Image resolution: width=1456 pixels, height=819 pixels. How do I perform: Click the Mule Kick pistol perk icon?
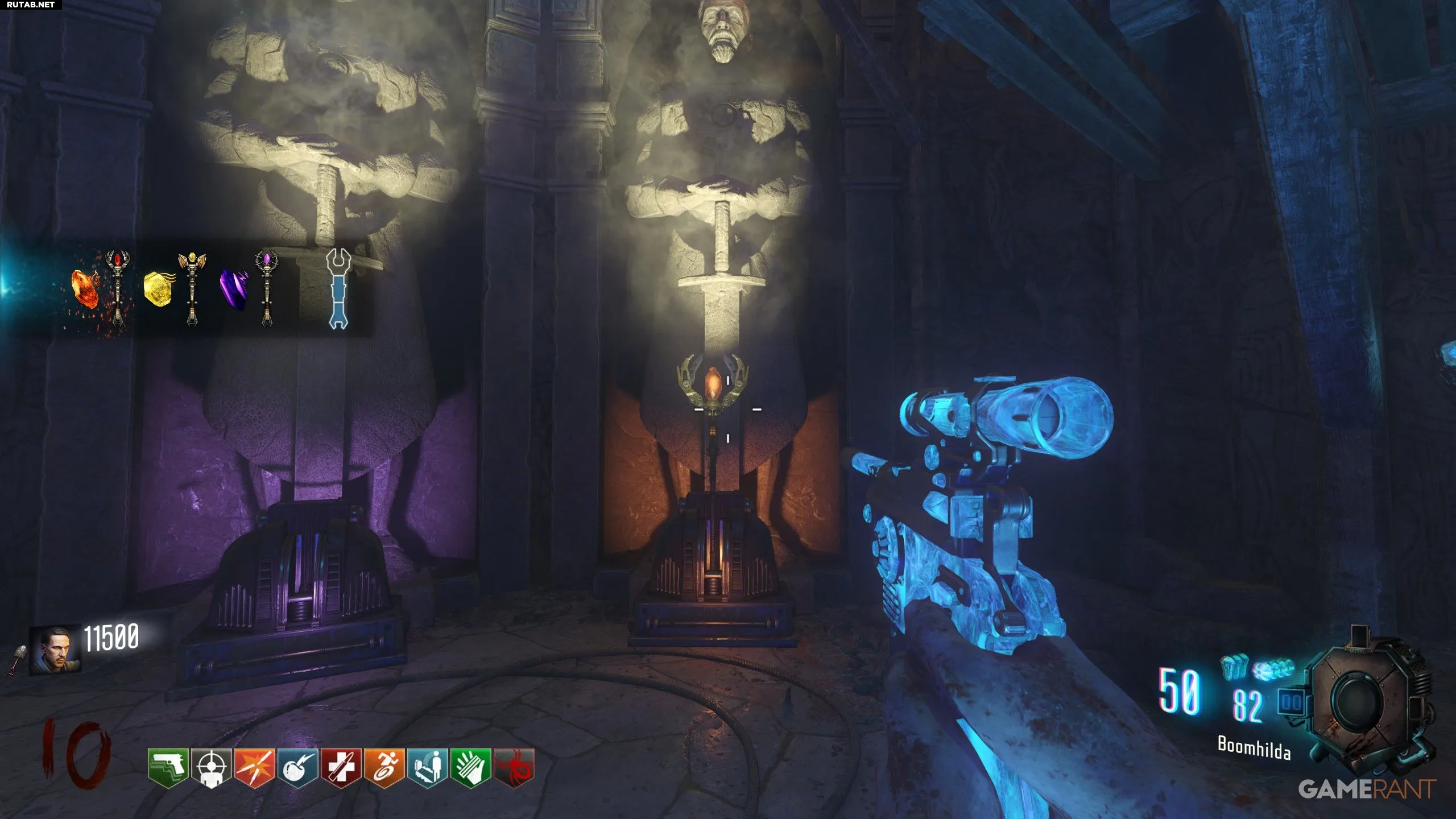(168, 768)
